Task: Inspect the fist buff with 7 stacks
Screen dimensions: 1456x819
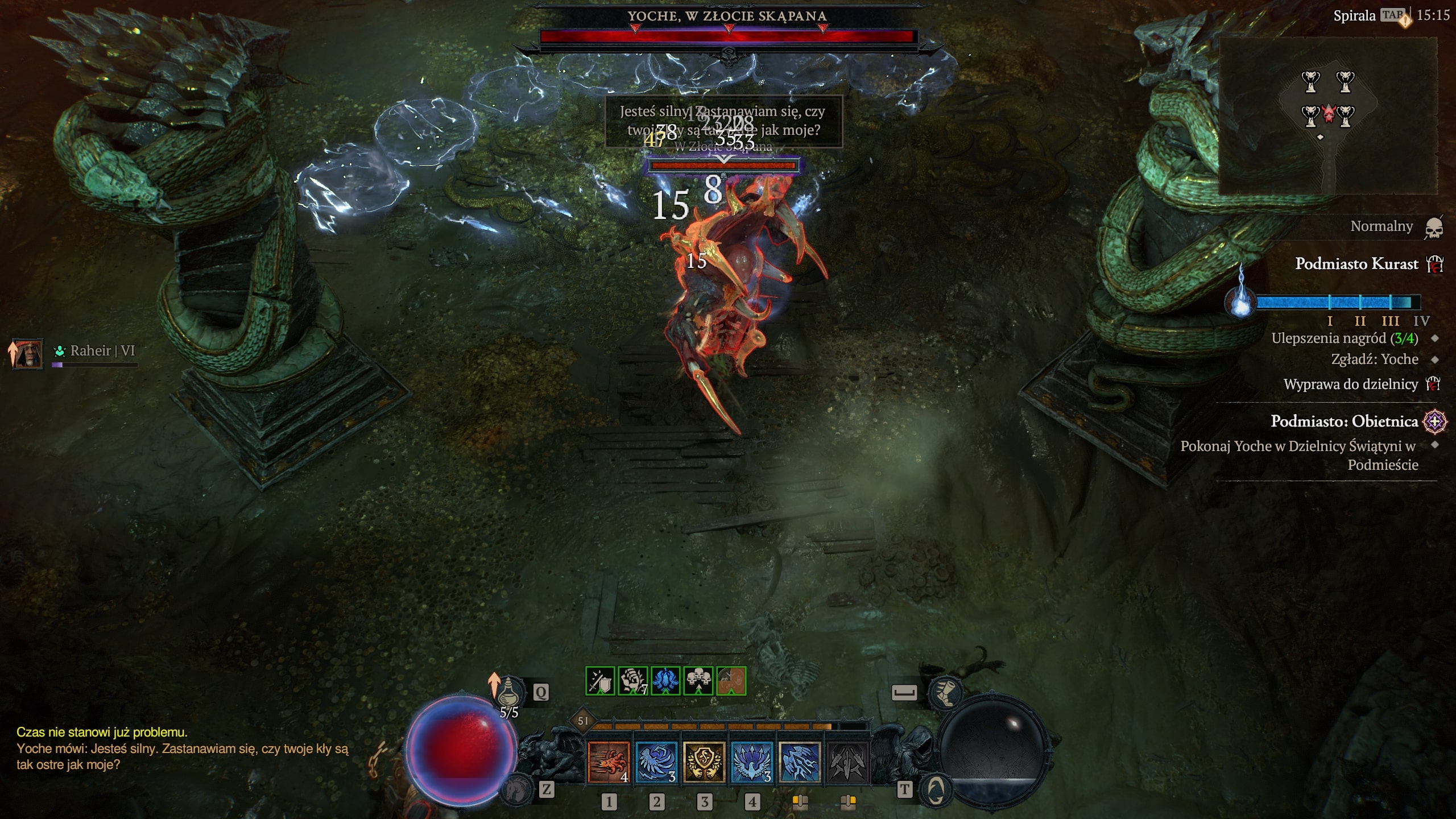Action: click(632, 681)
